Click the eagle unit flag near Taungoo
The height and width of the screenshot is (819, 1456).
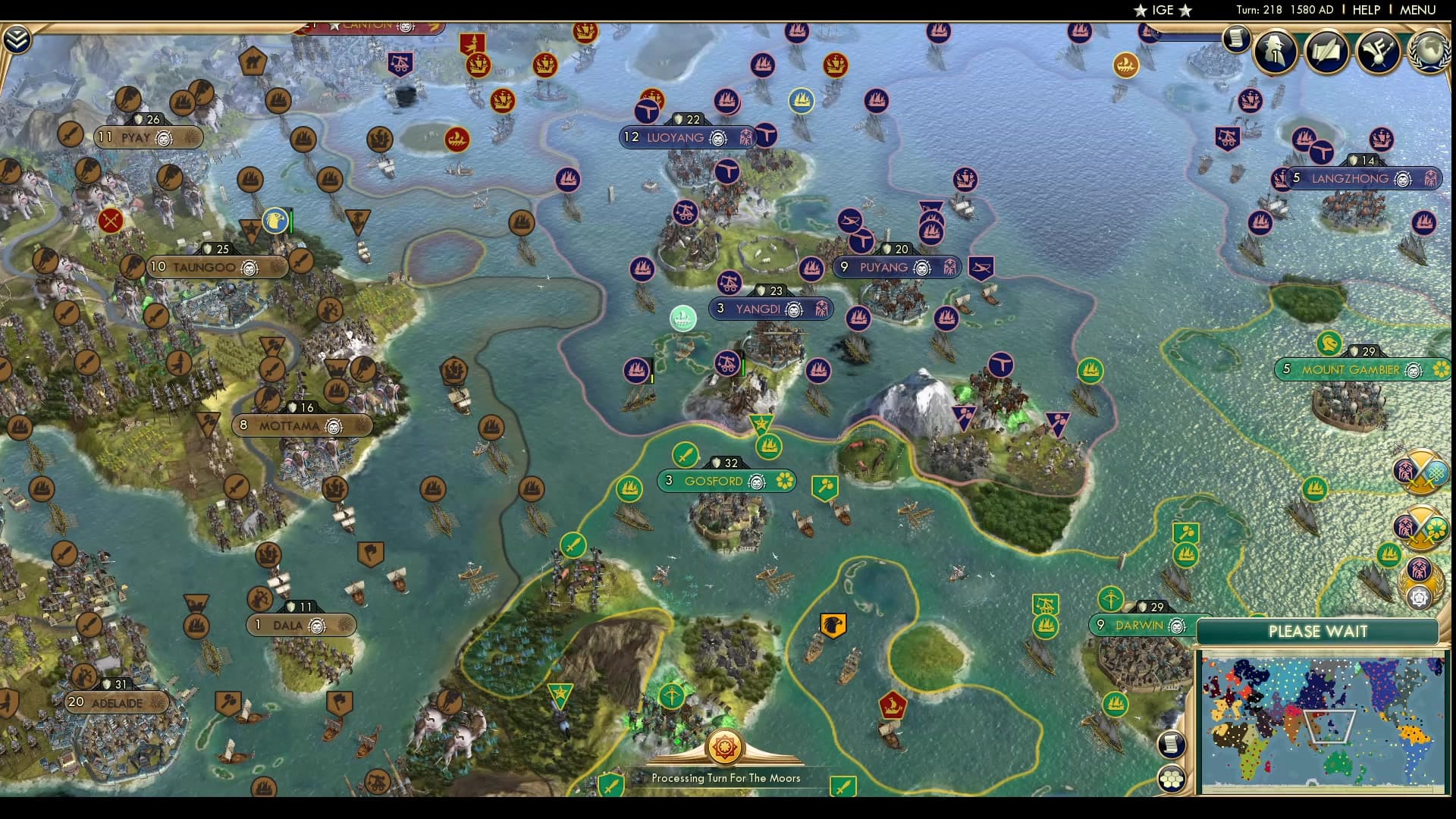coord(274,221)
